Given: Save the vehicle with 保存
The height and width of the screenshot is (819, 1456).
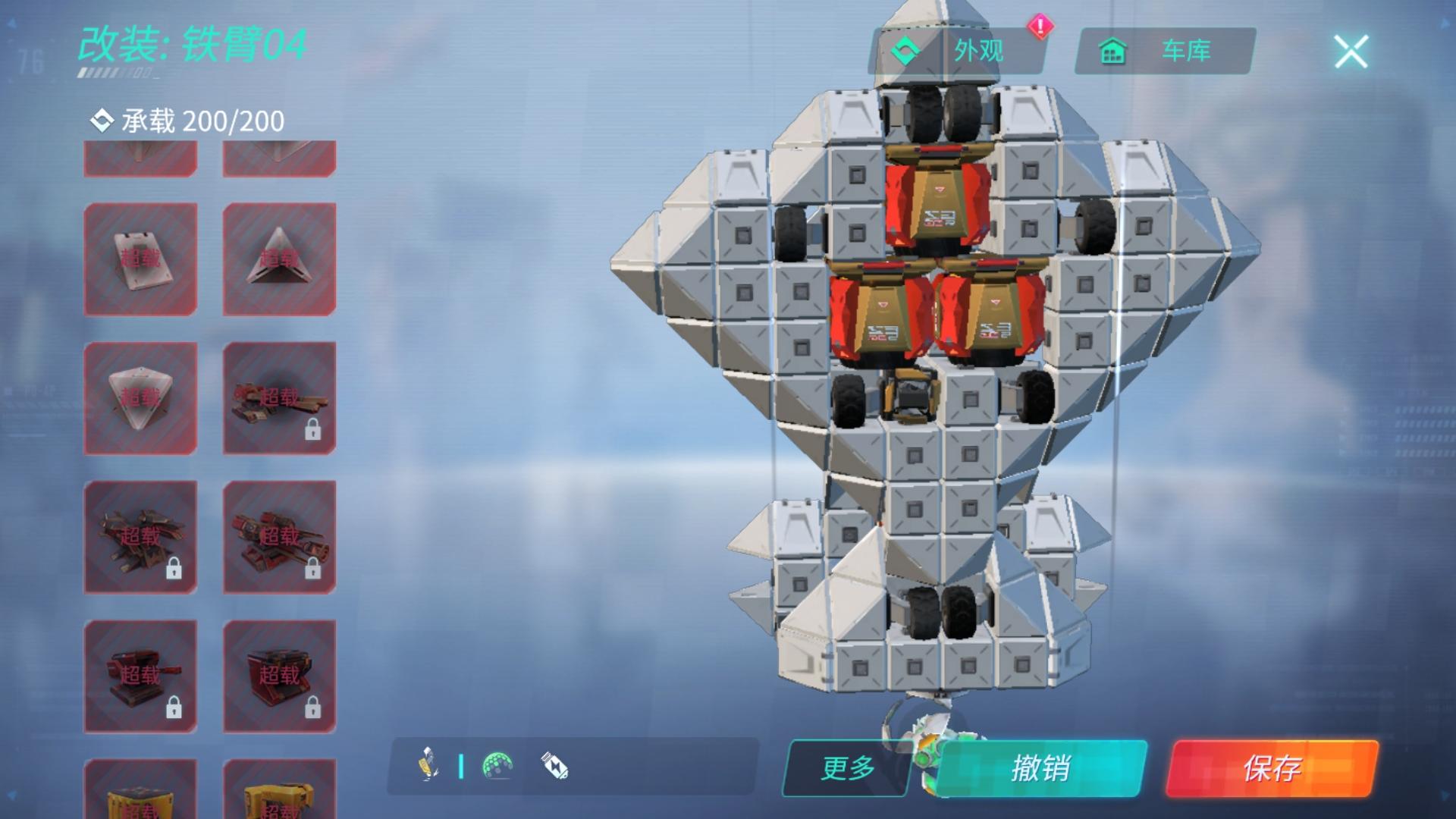Looking at the screenshot, I should (x=1271, y=768).
